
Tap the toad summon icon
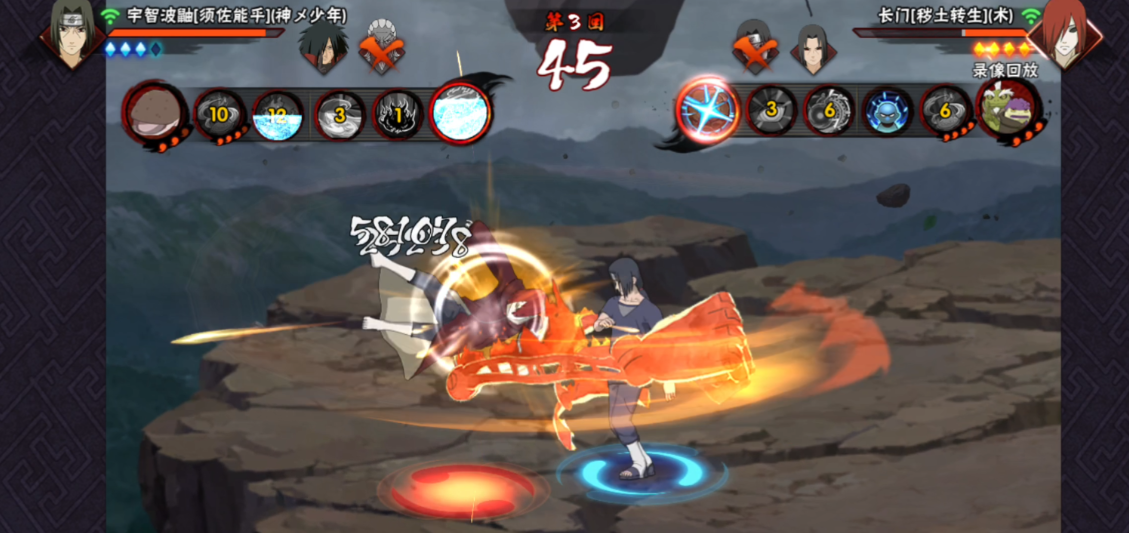[x=1005, y=111]
